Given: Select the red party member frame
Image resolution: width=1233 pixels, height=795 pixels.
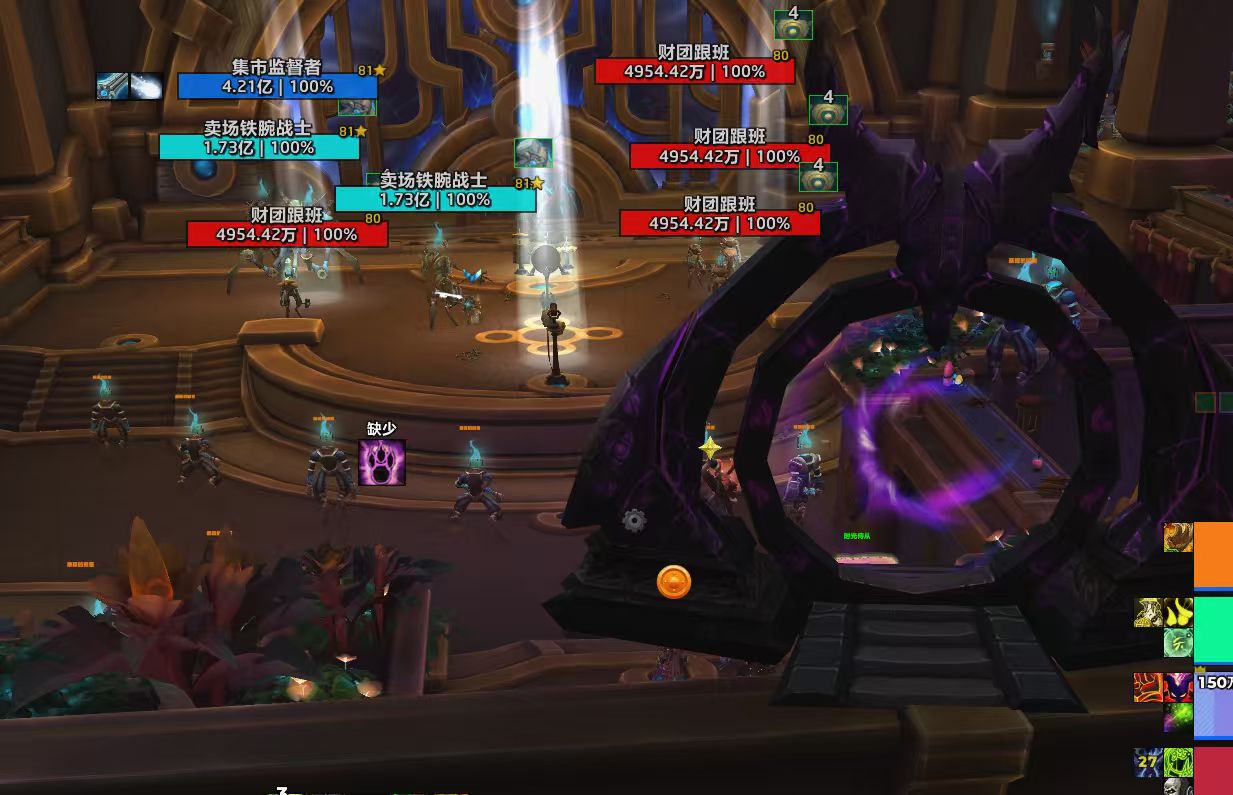Looking at the screenshot, I should tap(1213, 770).
